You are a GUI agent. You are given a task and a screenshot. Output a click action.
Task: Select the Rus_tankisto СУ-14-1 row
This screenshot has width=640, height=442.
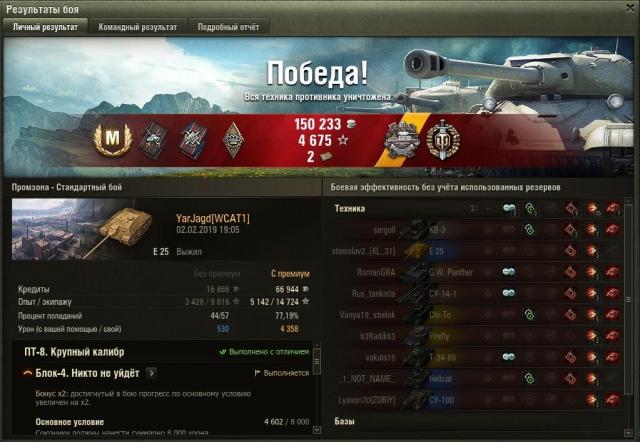pos(470,293)
